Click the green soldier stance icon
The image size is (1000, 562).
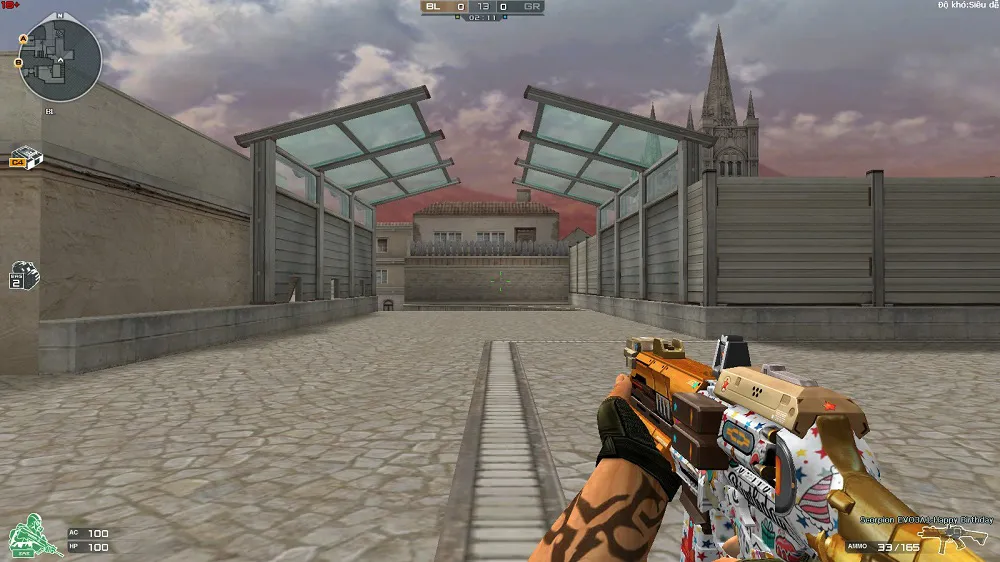33,536
